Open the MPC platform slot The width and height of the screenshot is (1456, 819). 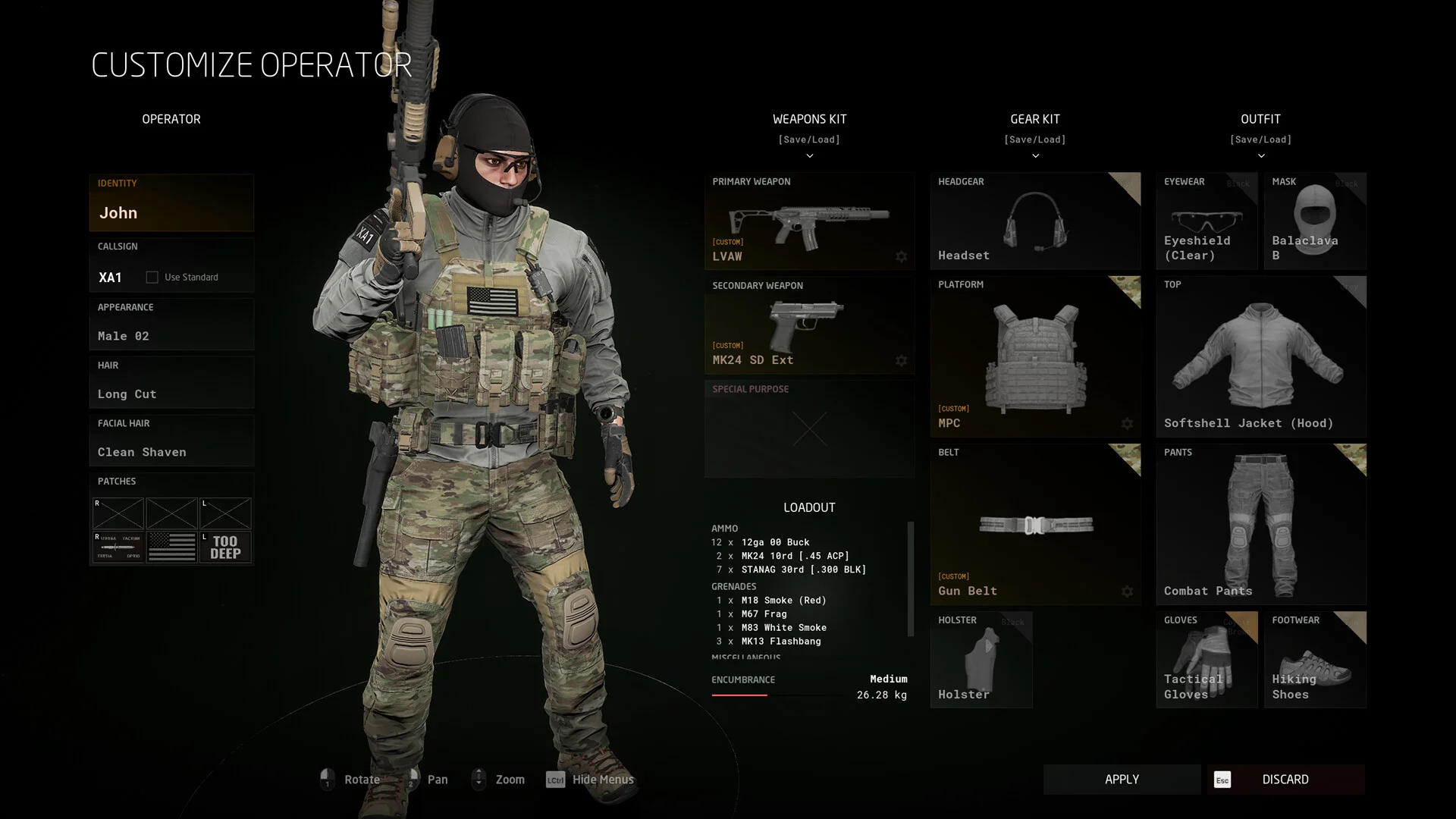tap(1035, 356)
